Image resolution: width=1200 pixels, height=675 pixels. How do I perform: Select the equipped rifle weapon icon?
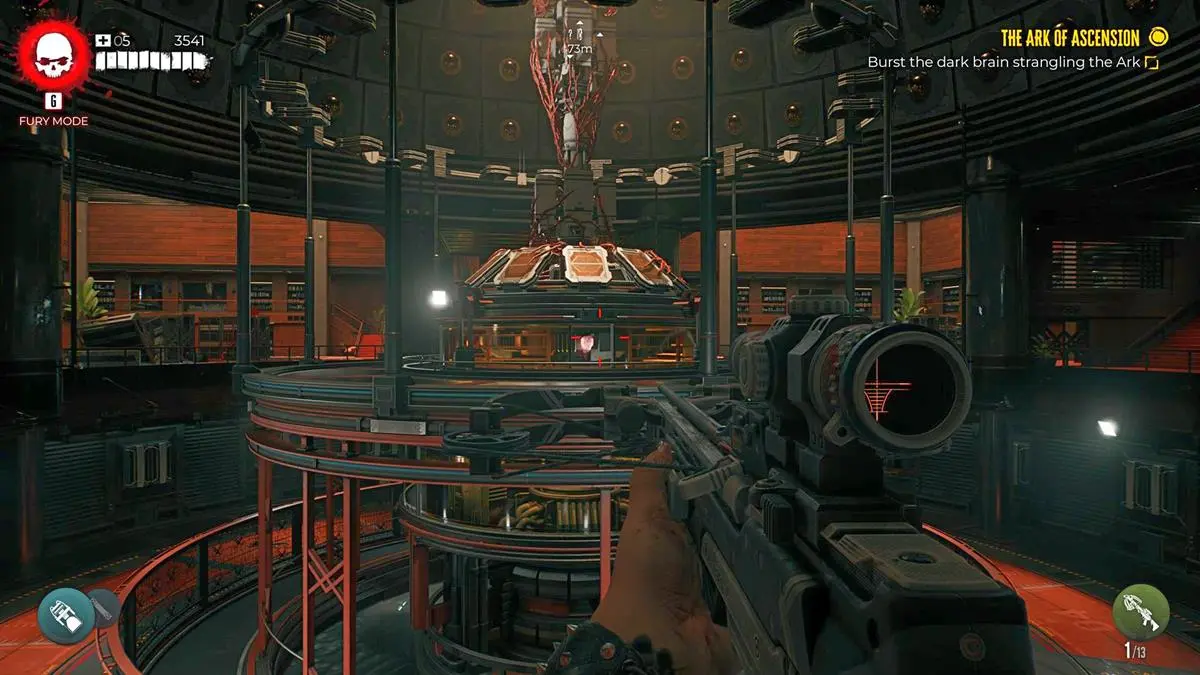1141,611
